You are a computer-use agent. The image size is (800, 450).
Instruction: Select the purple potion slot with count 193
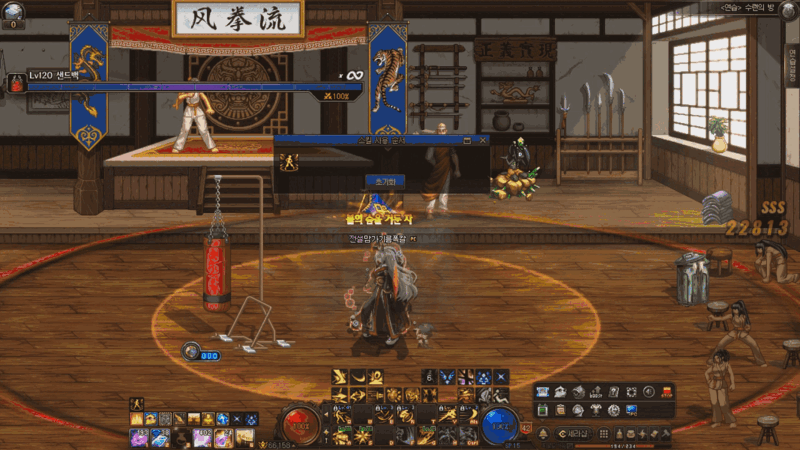tap(138, 437)
